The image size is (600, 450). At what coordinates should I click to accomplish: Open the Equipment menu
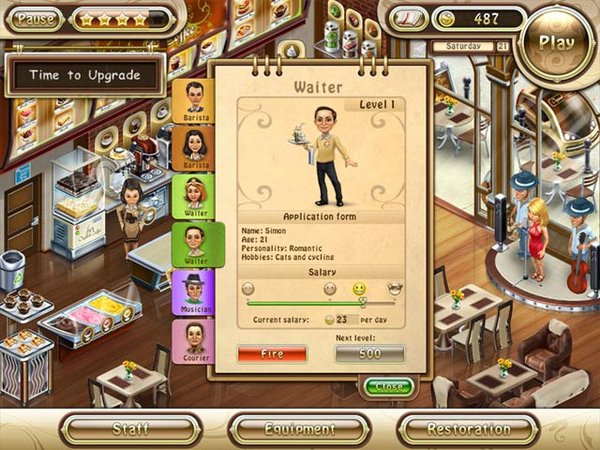pos(300,429)
